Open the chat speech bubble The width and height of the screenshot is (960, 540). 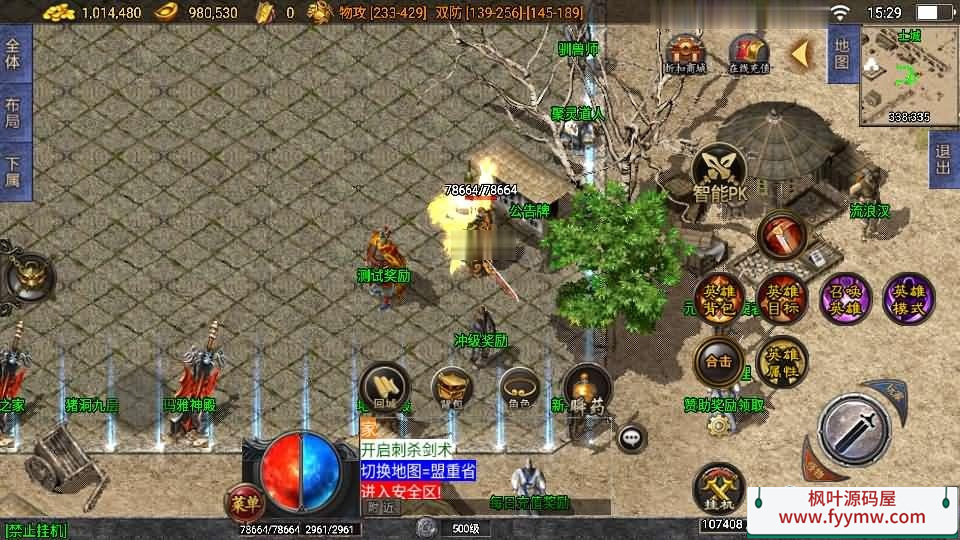coord(631,437)
